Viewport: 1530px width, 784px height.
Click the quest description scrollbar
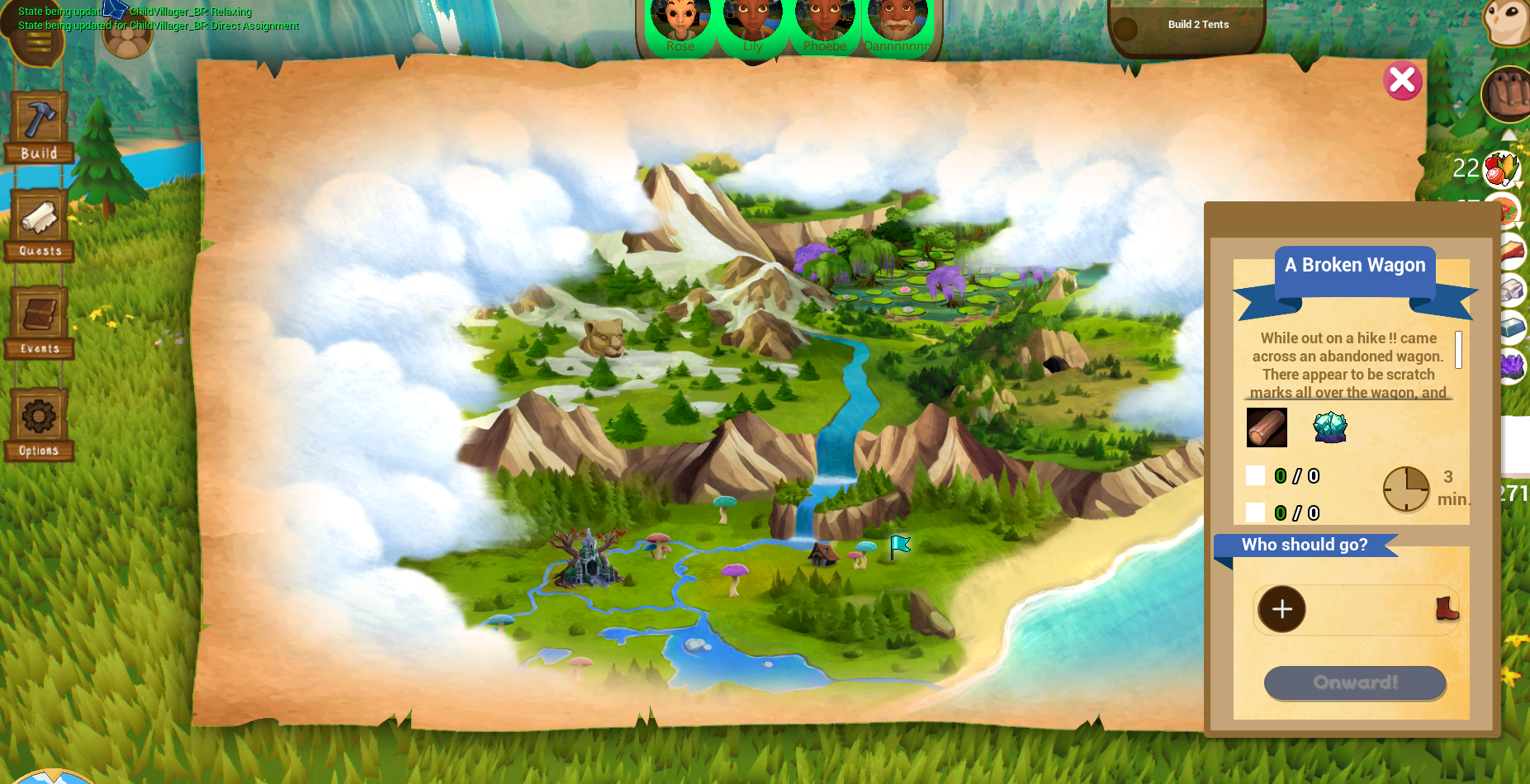coord(1458,350)
